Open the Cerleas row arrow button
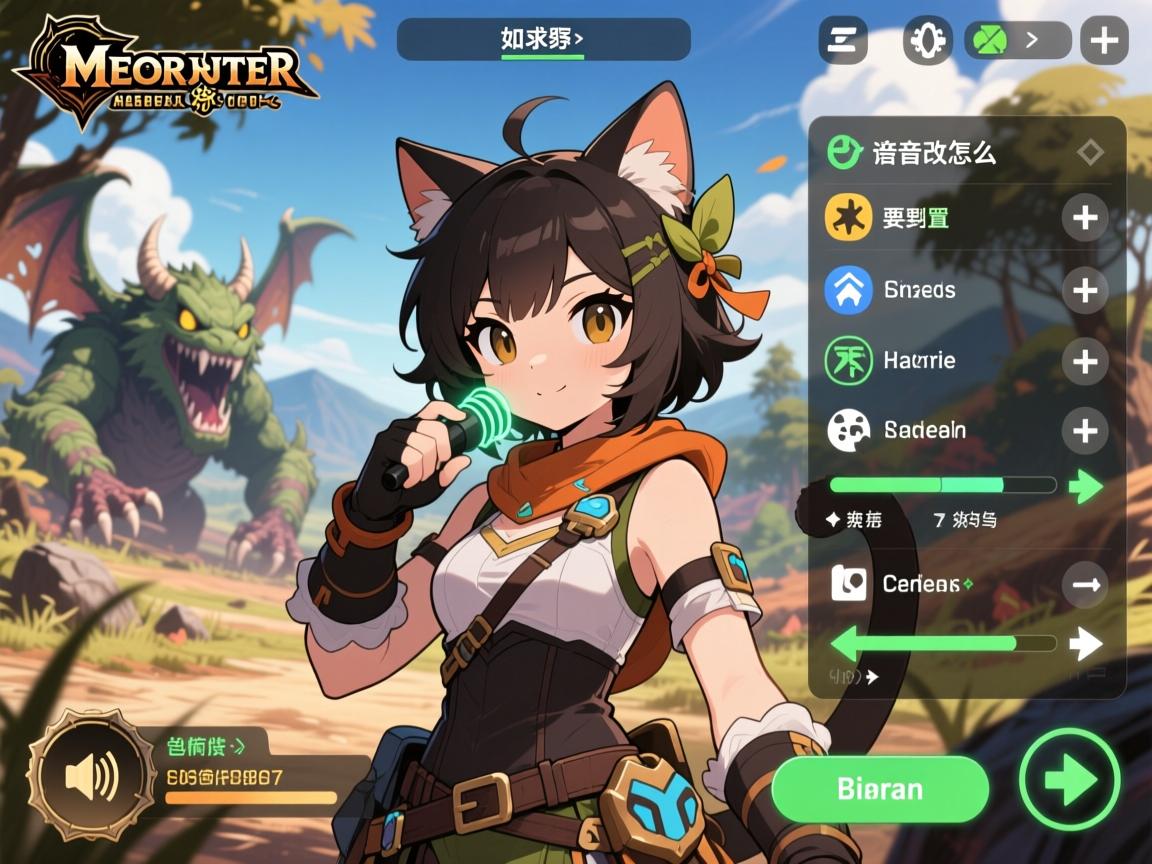Image resolution: width=1152 pixels, height=864 pixels. [x=1085, y=583]
